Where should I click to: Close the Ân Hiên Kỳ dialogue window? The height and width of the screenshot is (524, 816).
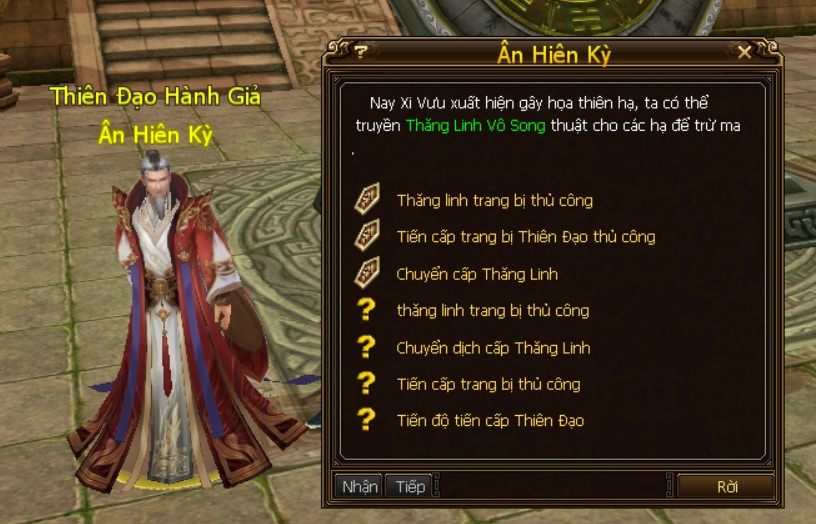tap(744, 52)
